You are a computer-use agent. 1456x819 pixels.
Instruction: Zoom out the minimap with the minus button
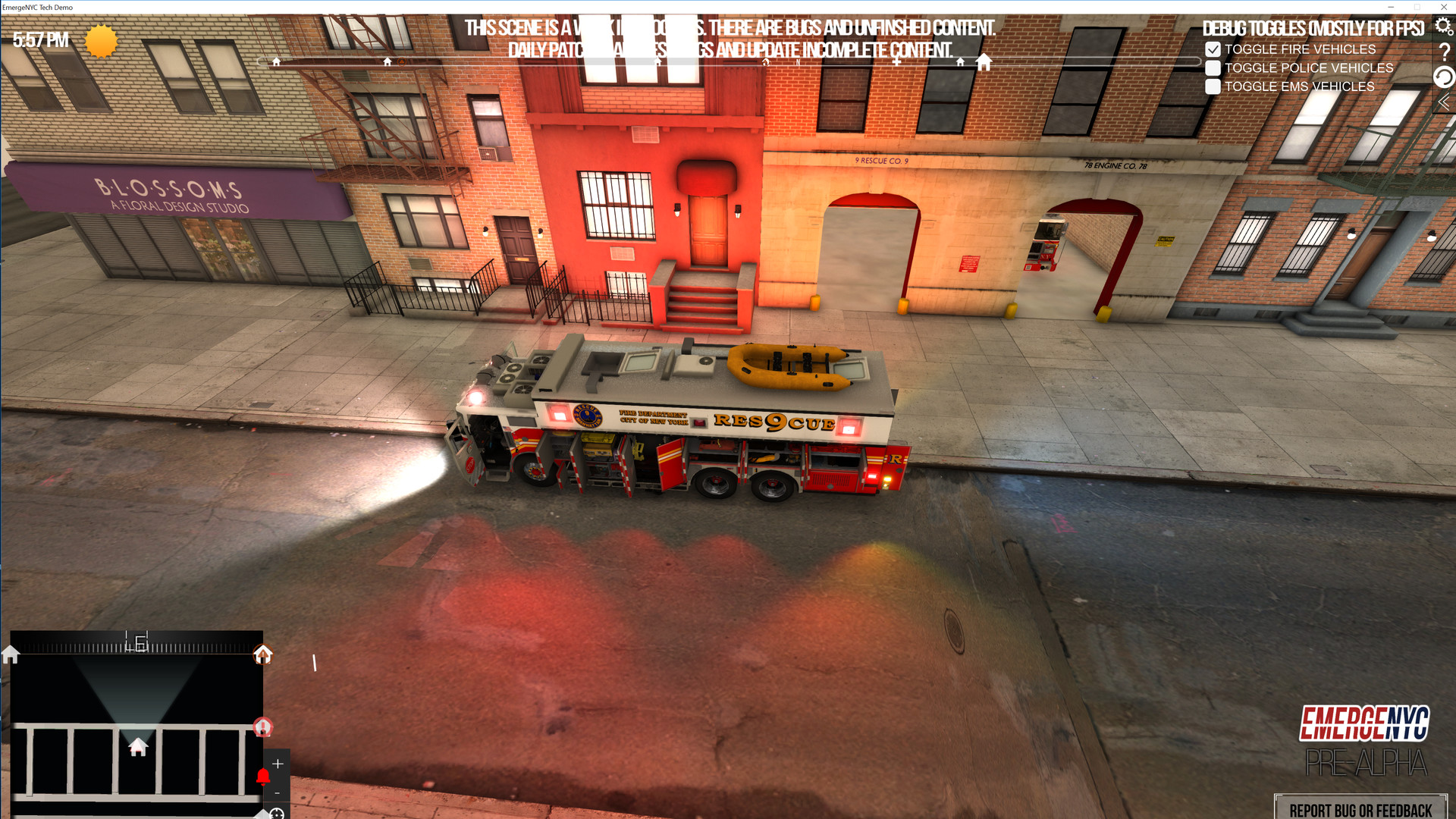click(x=278, y=792)
